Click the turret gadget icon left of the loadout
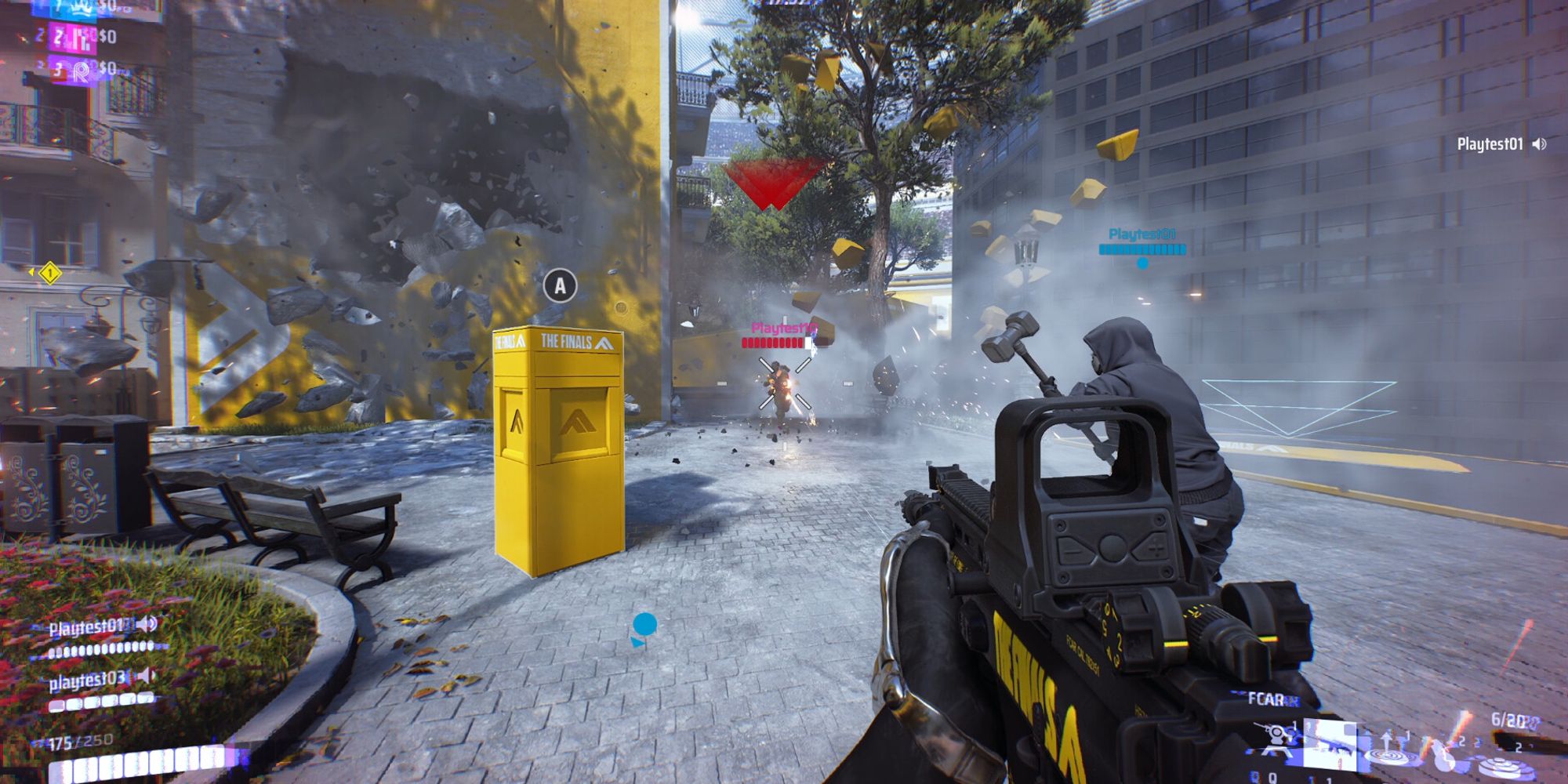The width and height of the screenshot is (1568, 784). pyautogui.click(x=1276, y=735)
